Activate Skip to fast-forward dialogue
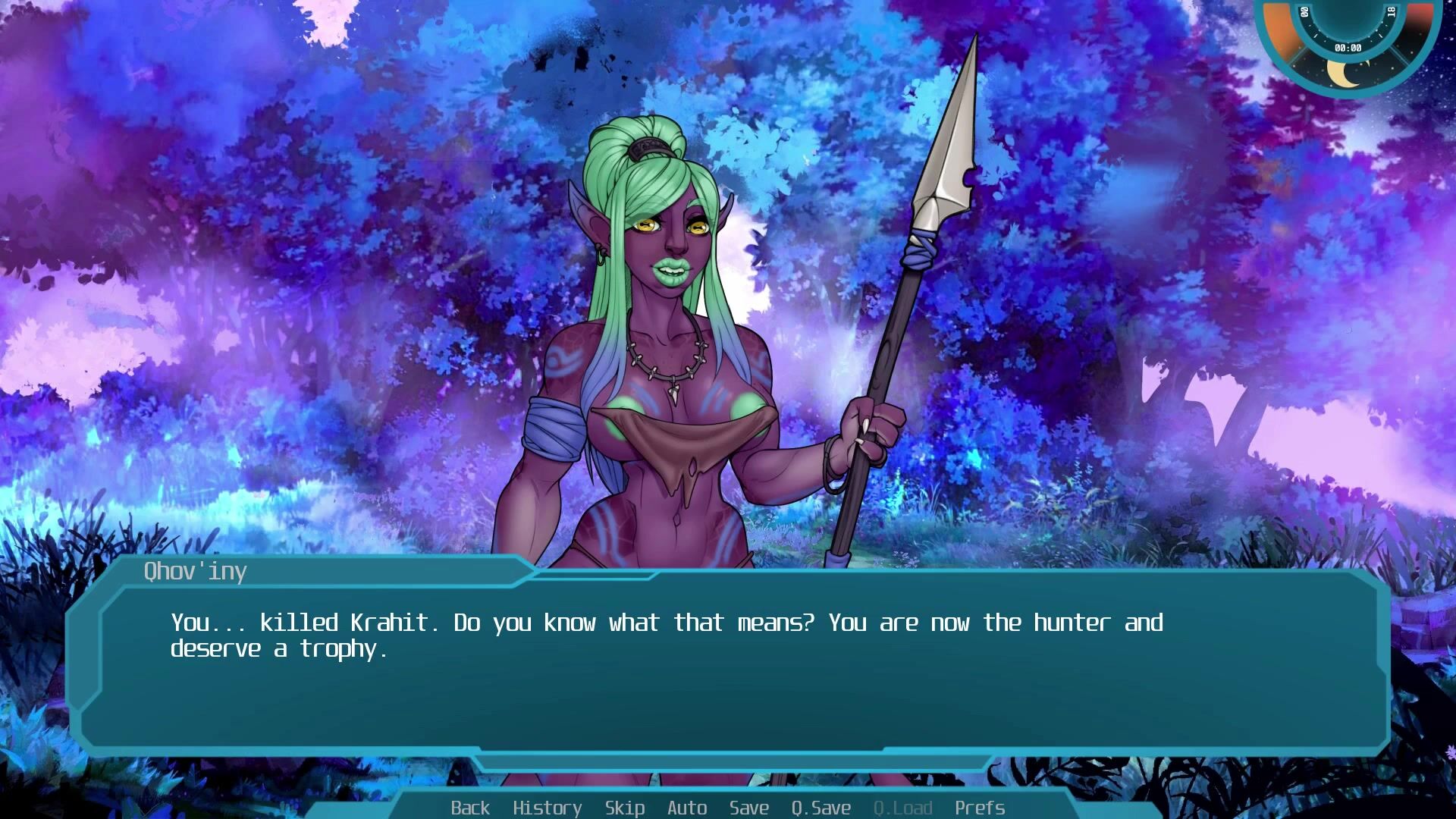 coord(625,808)
